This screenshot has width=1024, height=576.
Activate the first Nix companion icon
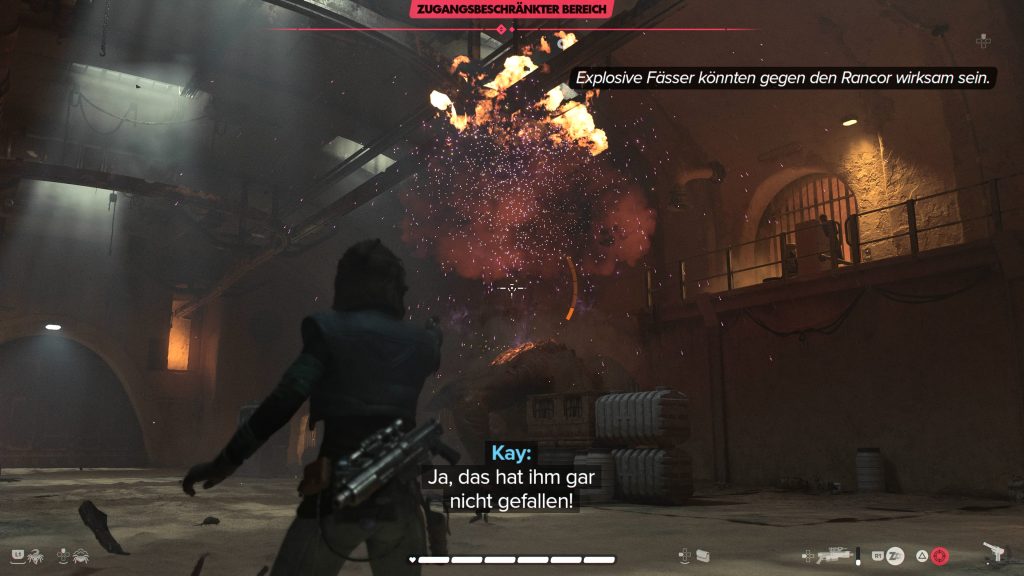[x=35, y=554]
